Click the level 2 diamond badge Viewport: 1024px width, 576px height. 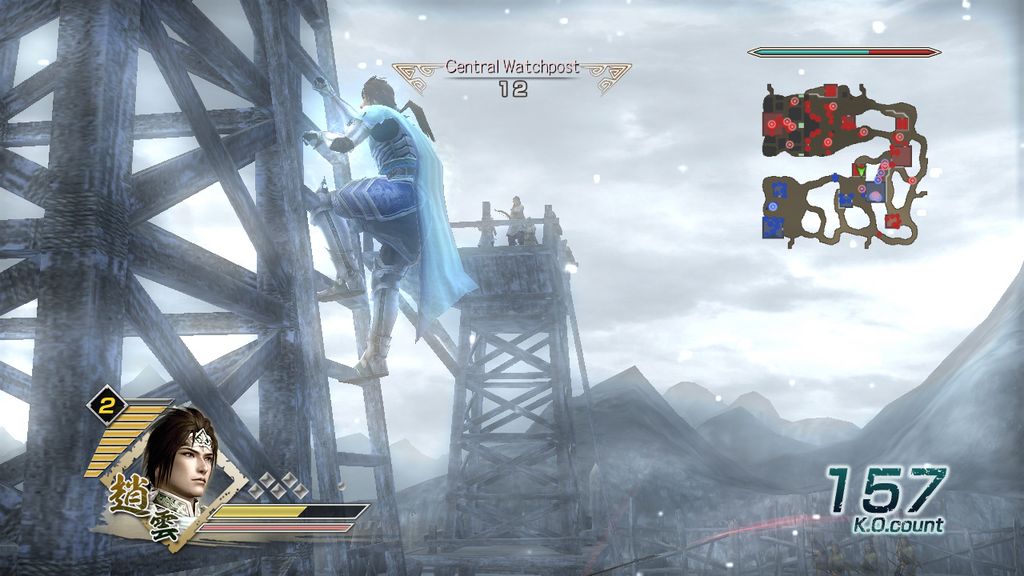[106, 404]
